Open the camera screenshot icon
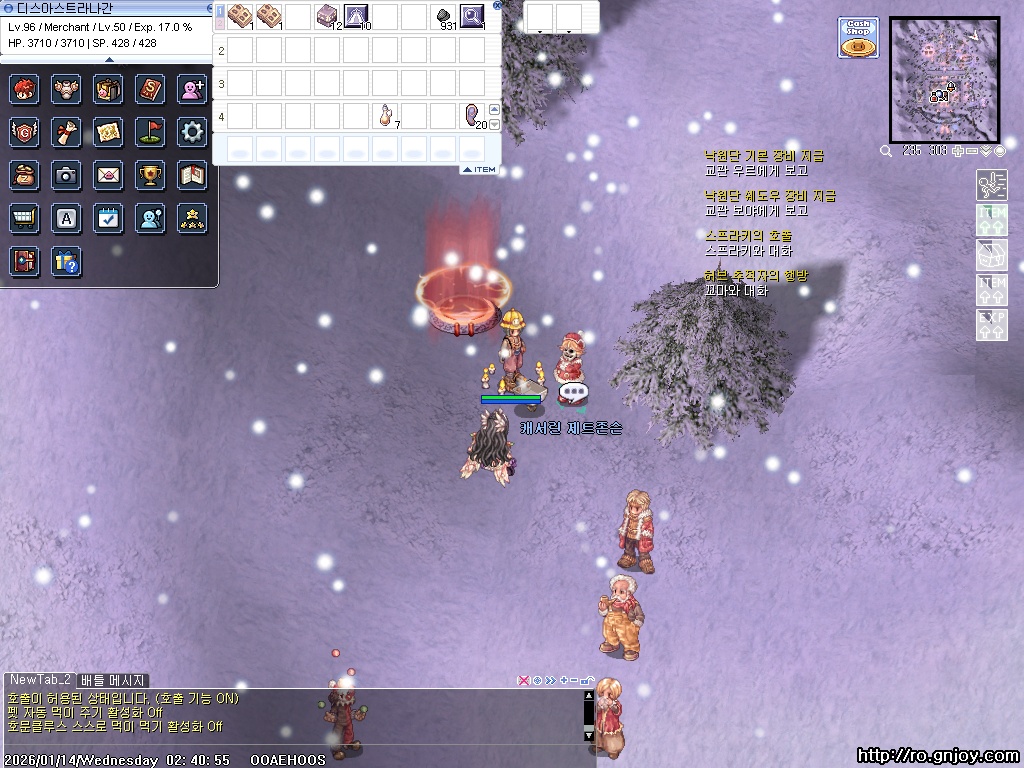 pyautogui.click(x=66, y=175)
